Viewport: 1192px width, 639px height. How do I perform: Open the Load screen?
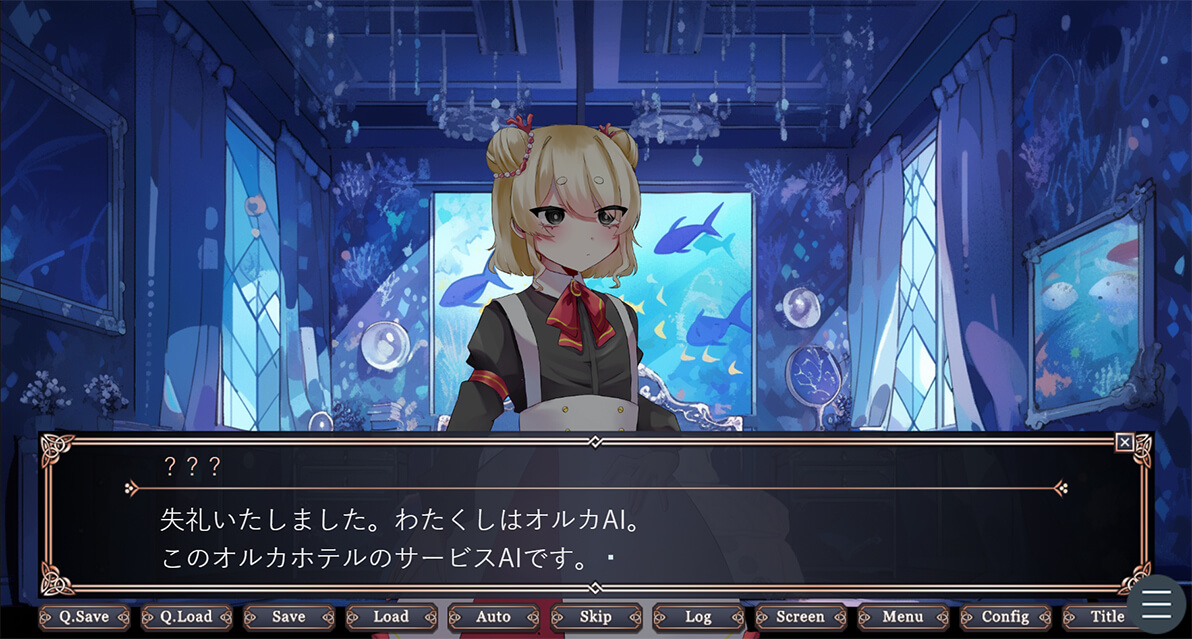(391, 617)
